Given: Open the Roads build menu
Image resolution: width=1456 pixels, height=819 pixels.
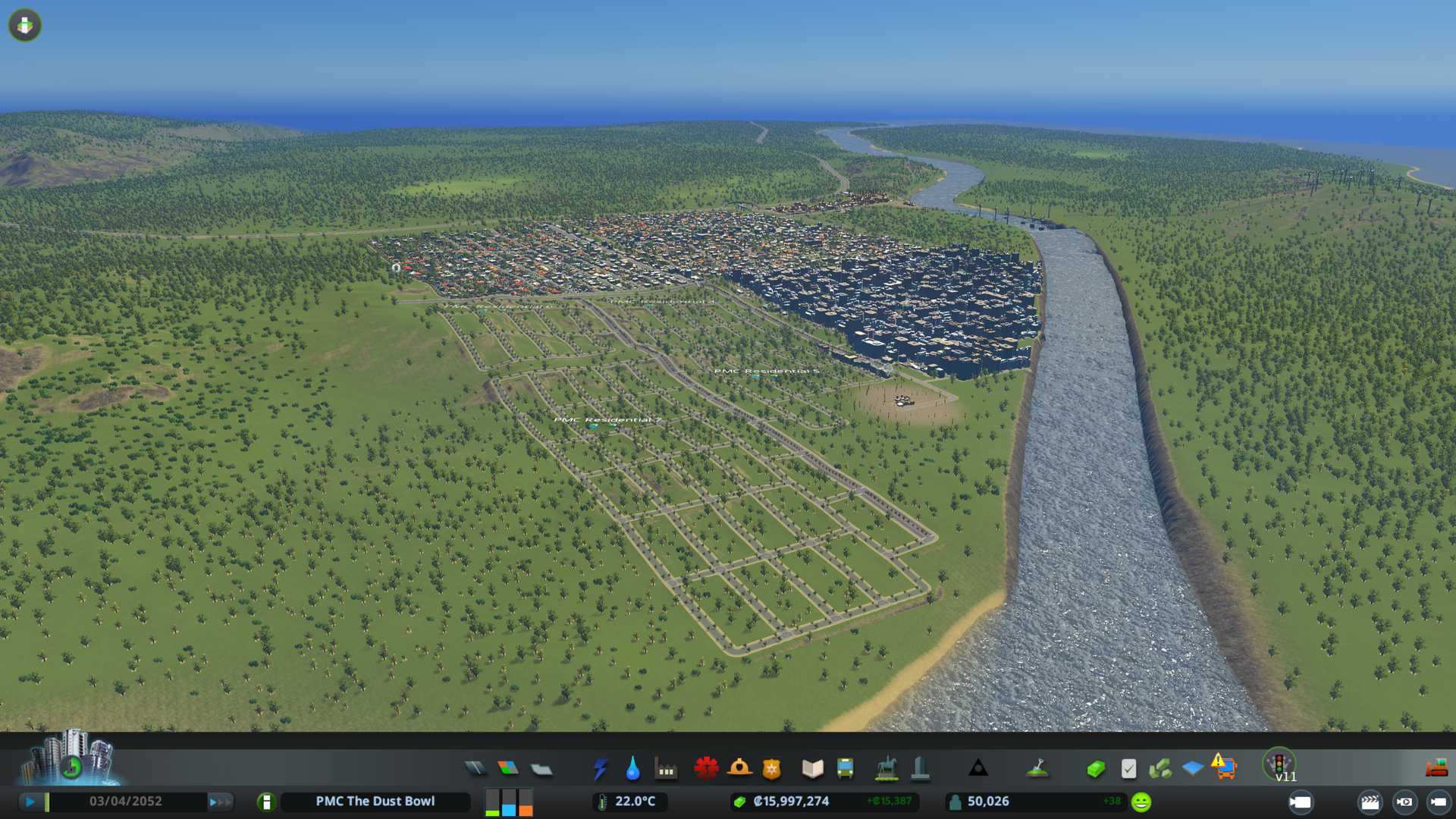Looking at the screenshot, I should tap(475, 769).
